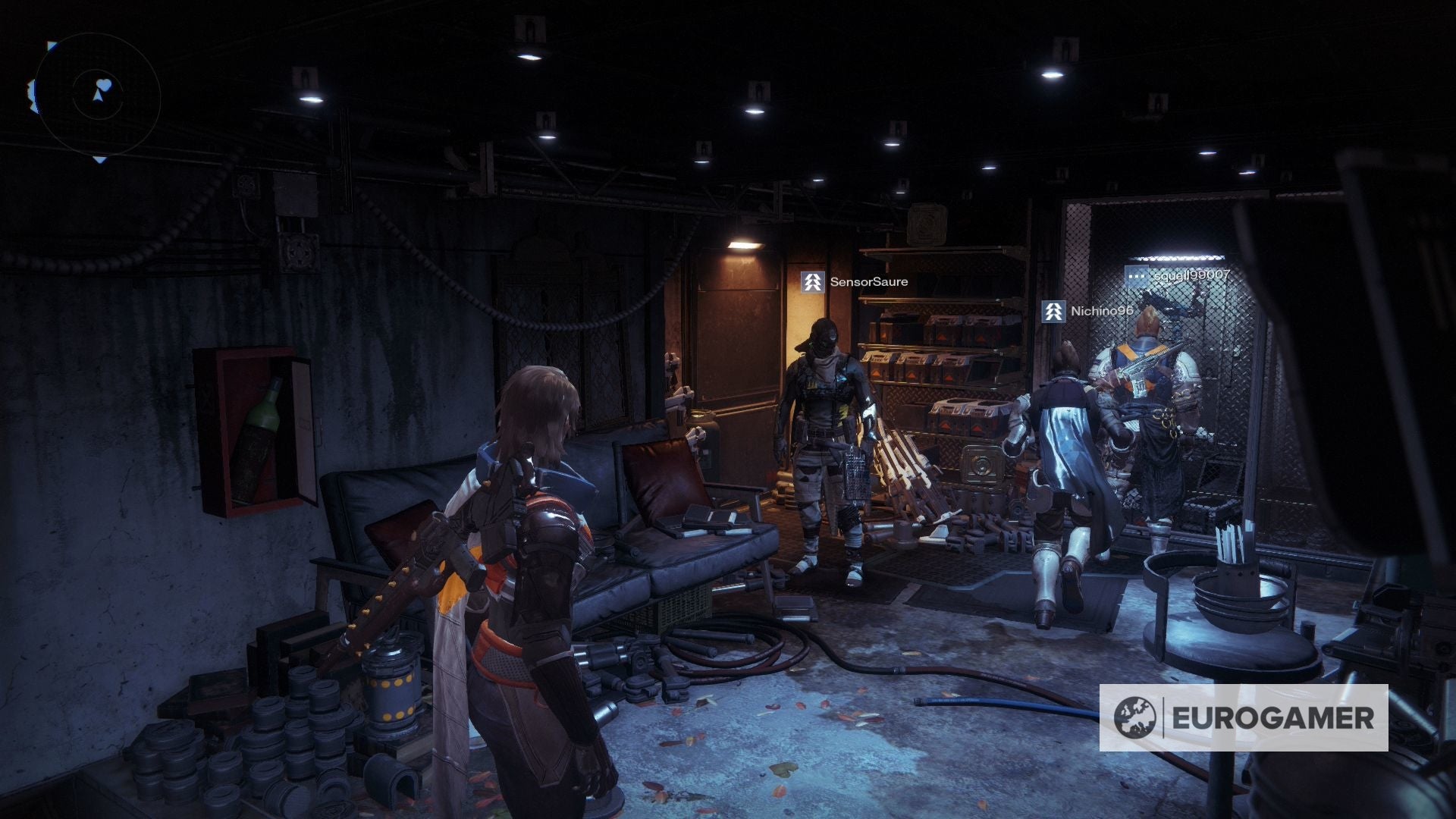
Task: Click the circular radar minimap
Action: [98, 96]
